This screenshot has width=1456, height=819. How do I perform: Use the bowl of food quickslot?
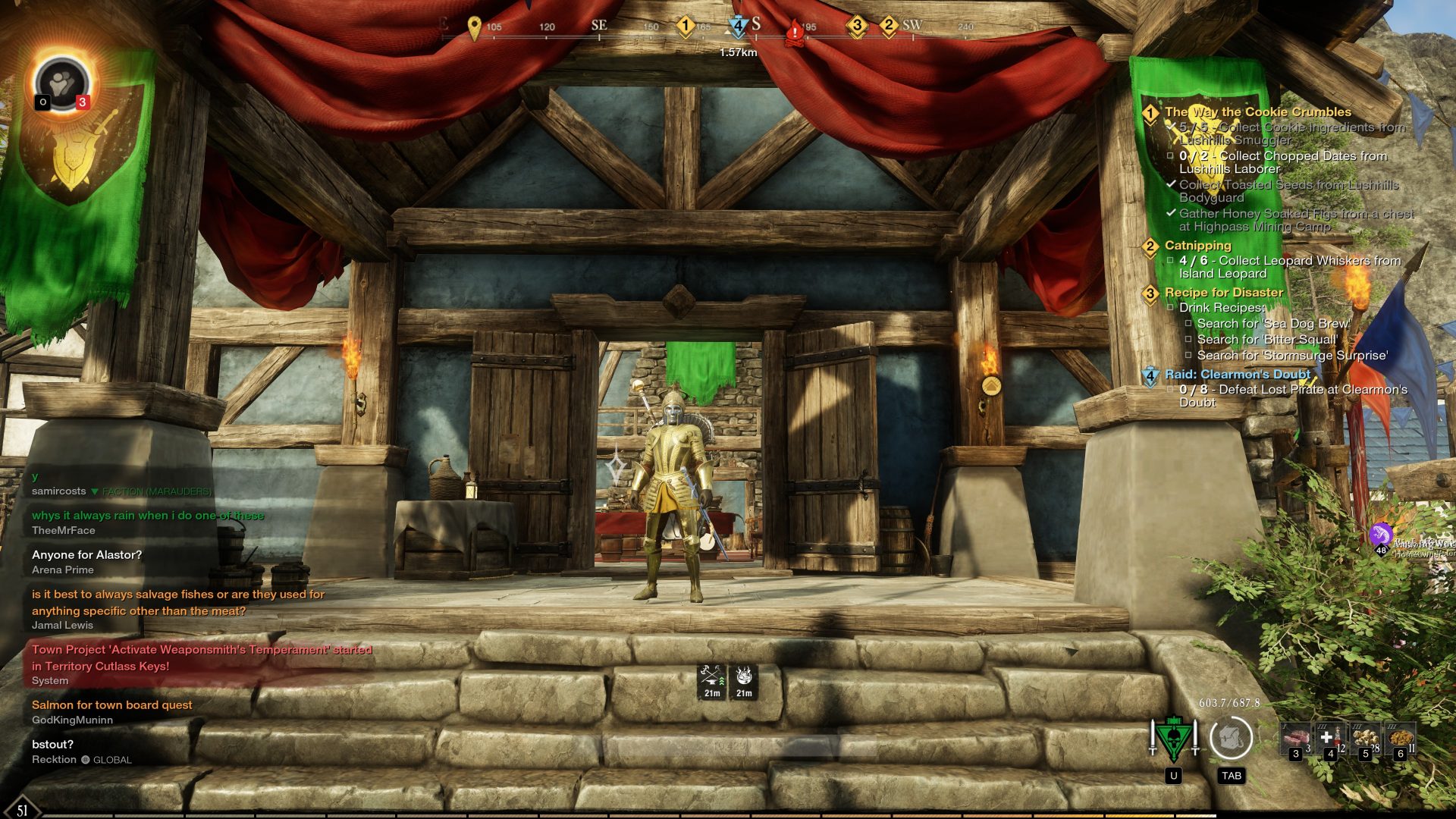[x=1400, y=739]
